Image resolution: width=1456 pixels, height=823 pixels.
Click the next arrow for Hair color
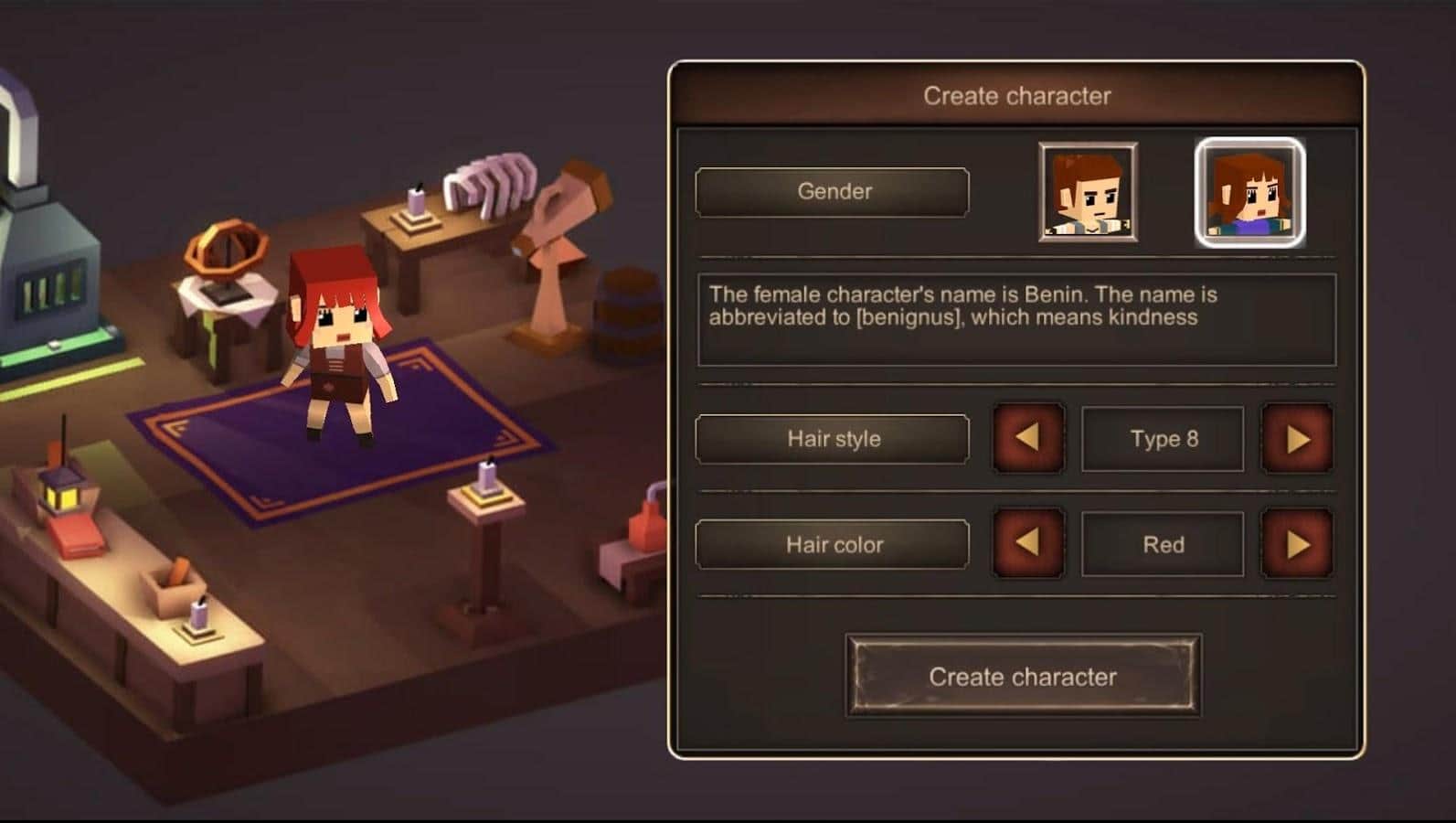(1297, 543)
